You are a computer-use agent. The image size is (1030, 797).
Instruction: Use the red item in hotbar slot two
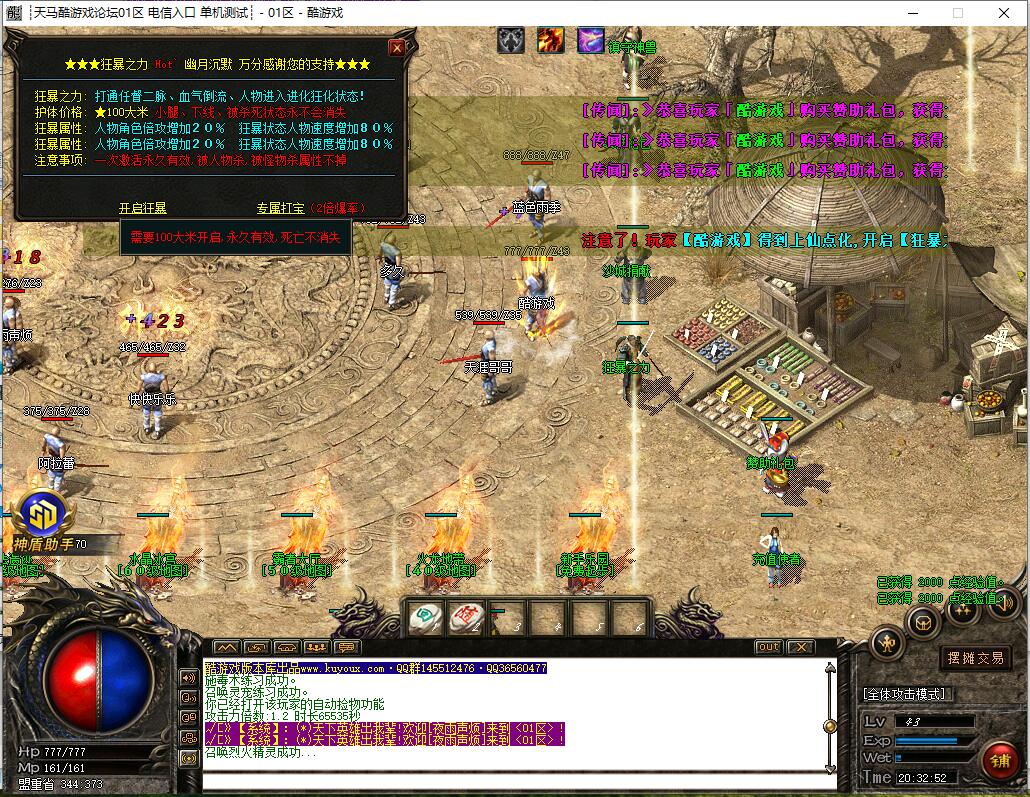pos(465,620)
